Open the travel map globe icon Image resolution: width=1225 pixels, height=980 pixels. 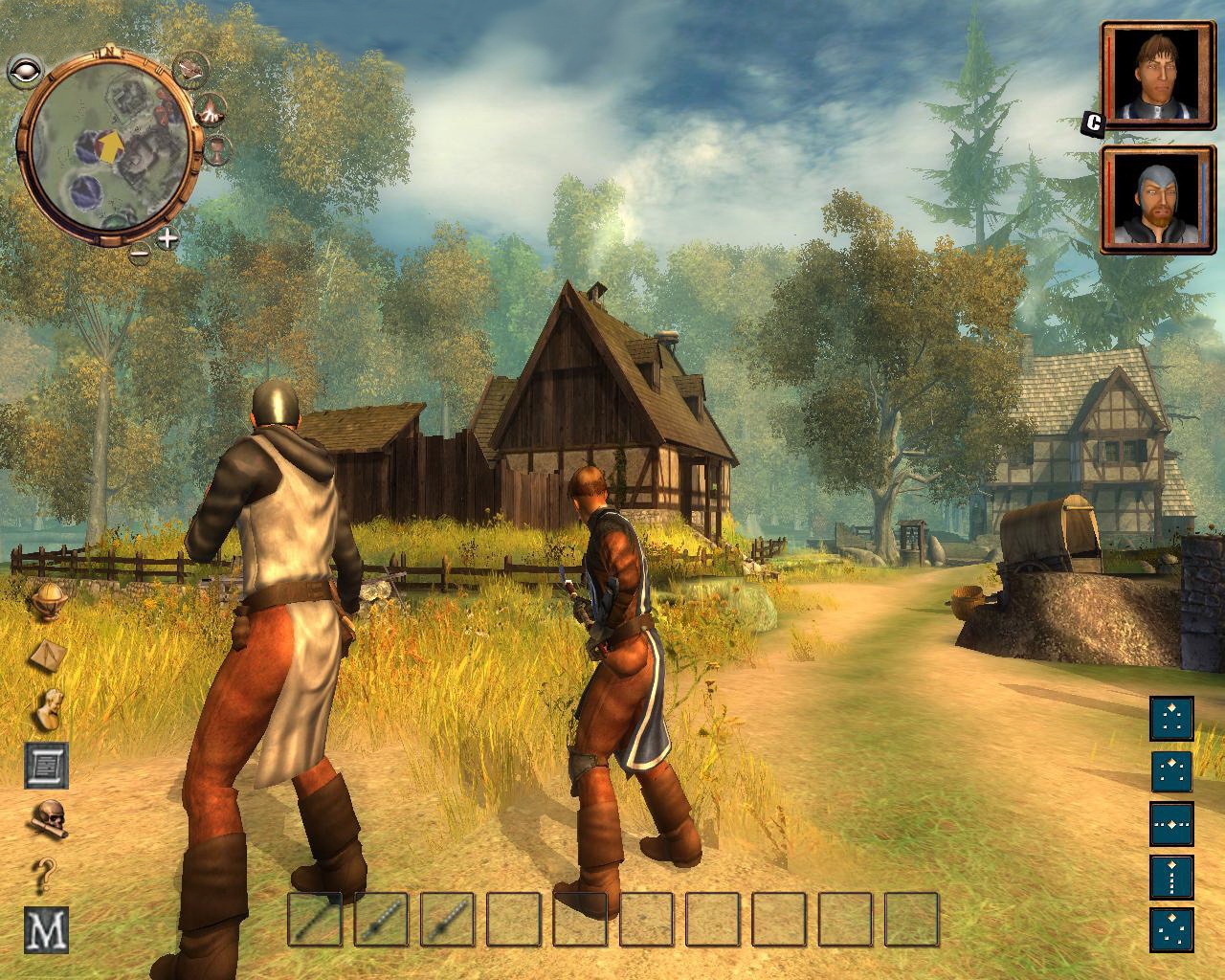[x=48, y=601]
